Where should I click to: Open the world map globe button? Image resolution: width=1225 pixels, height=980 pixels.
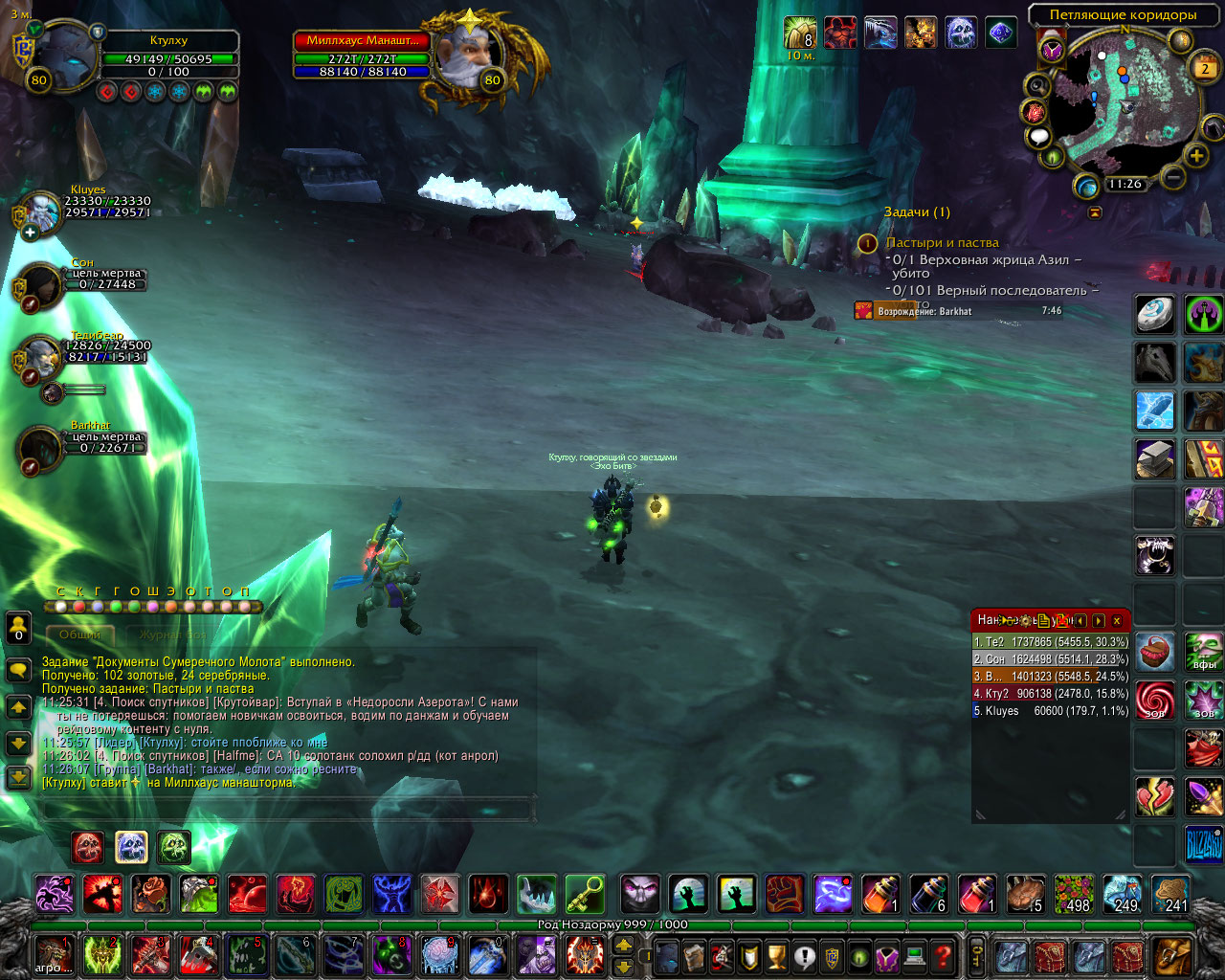tap(1086, 187)
